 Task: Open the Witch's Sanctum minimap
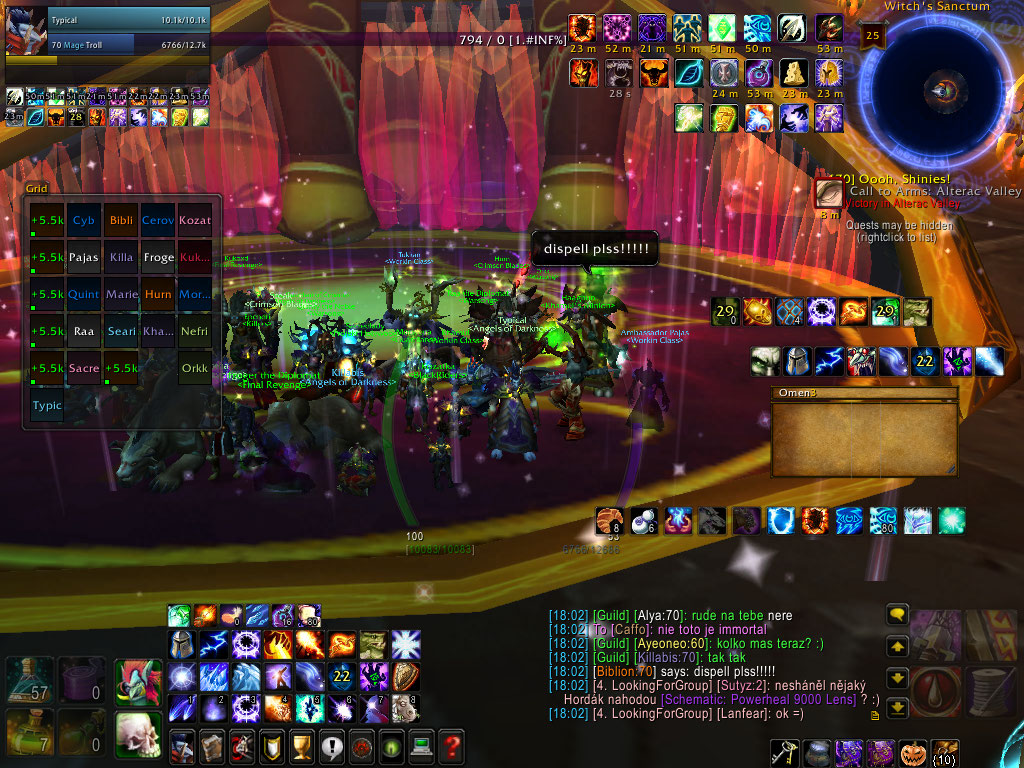pyautogui.click(x=941, y=91)
